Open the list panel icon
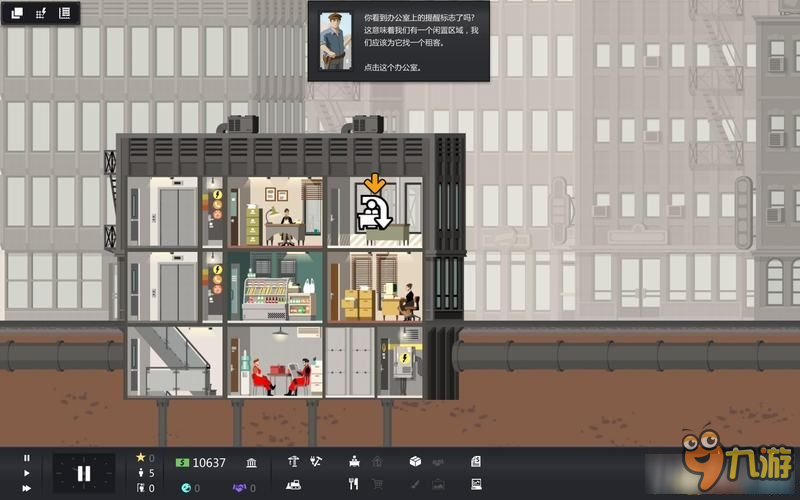 tap(65, 13)
